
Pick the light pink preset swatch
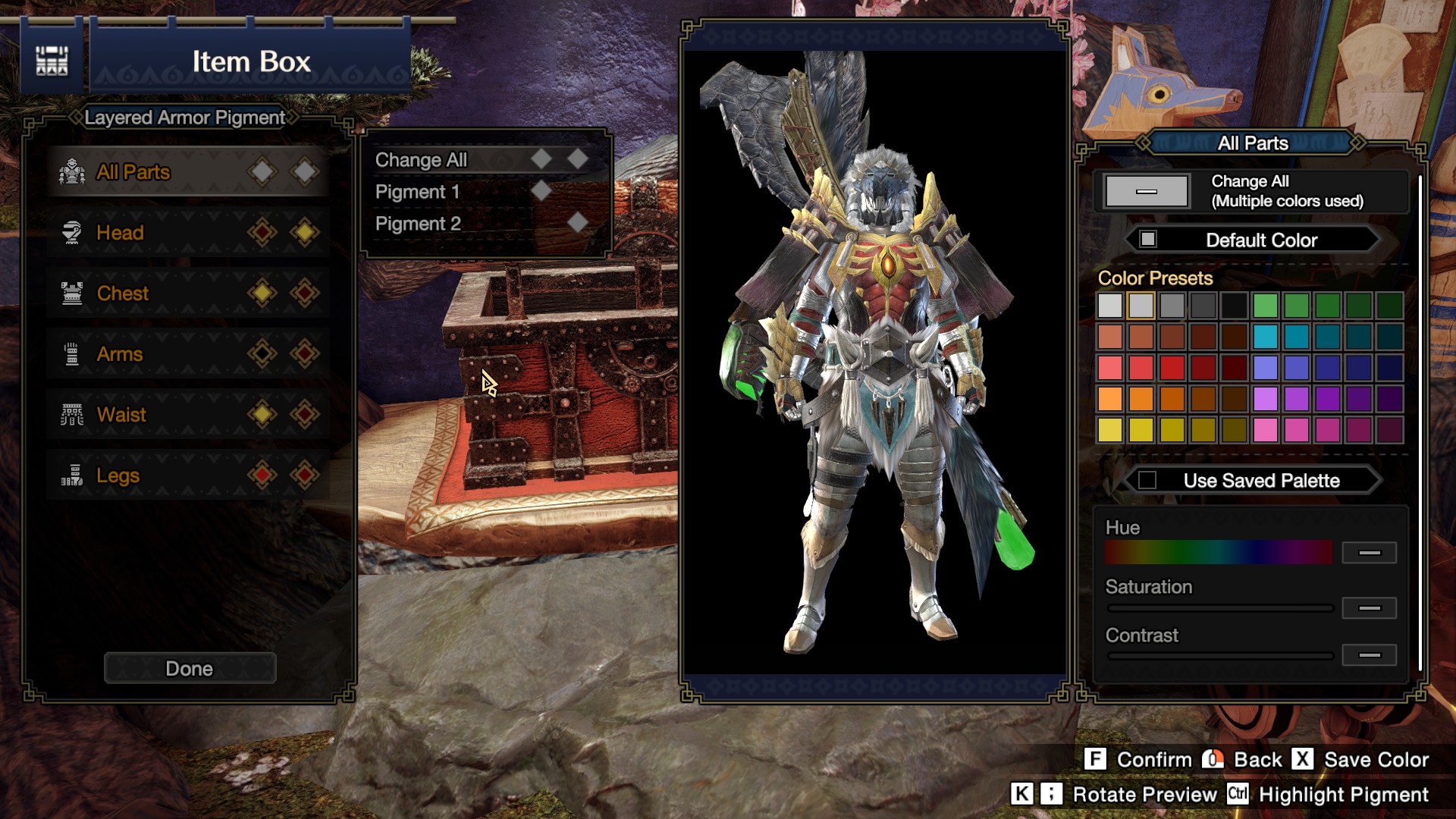click(x=1265, y=430)
